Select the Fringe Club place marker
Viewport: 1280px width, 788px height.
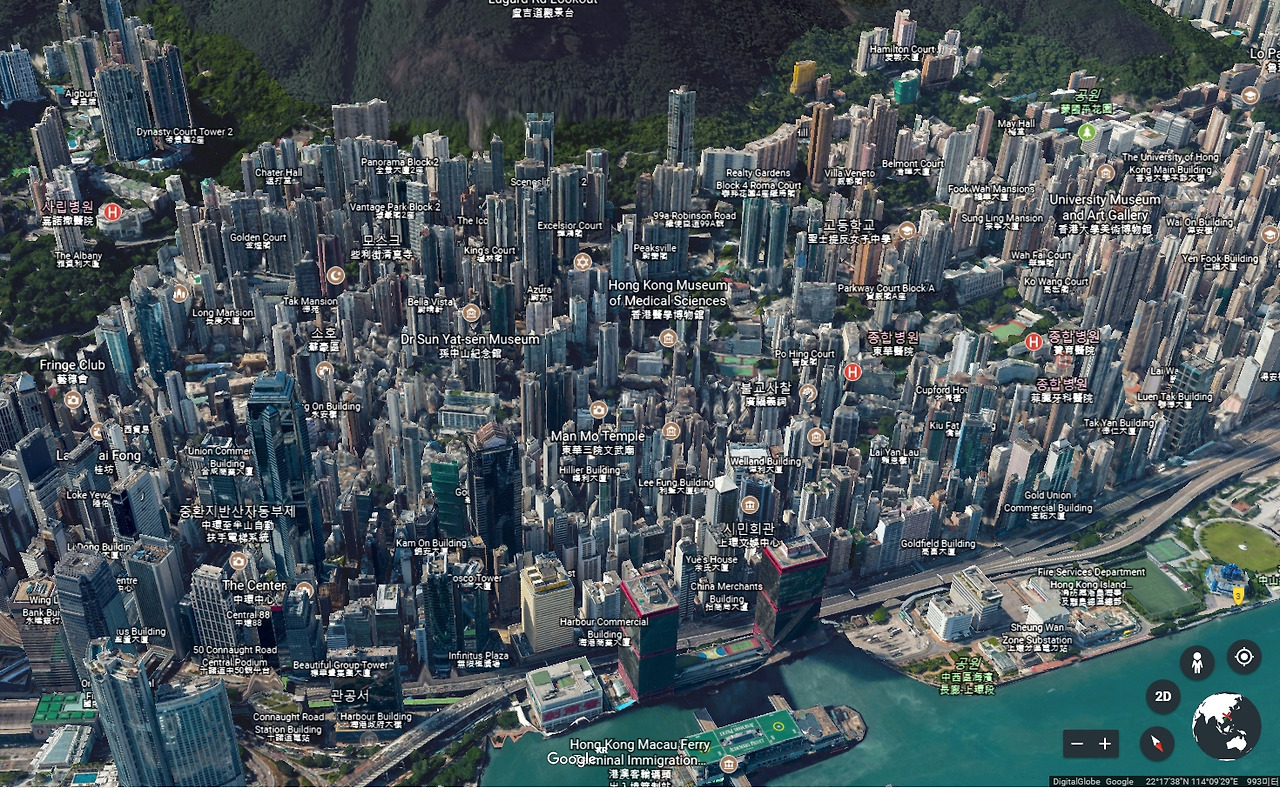[73, 400]
